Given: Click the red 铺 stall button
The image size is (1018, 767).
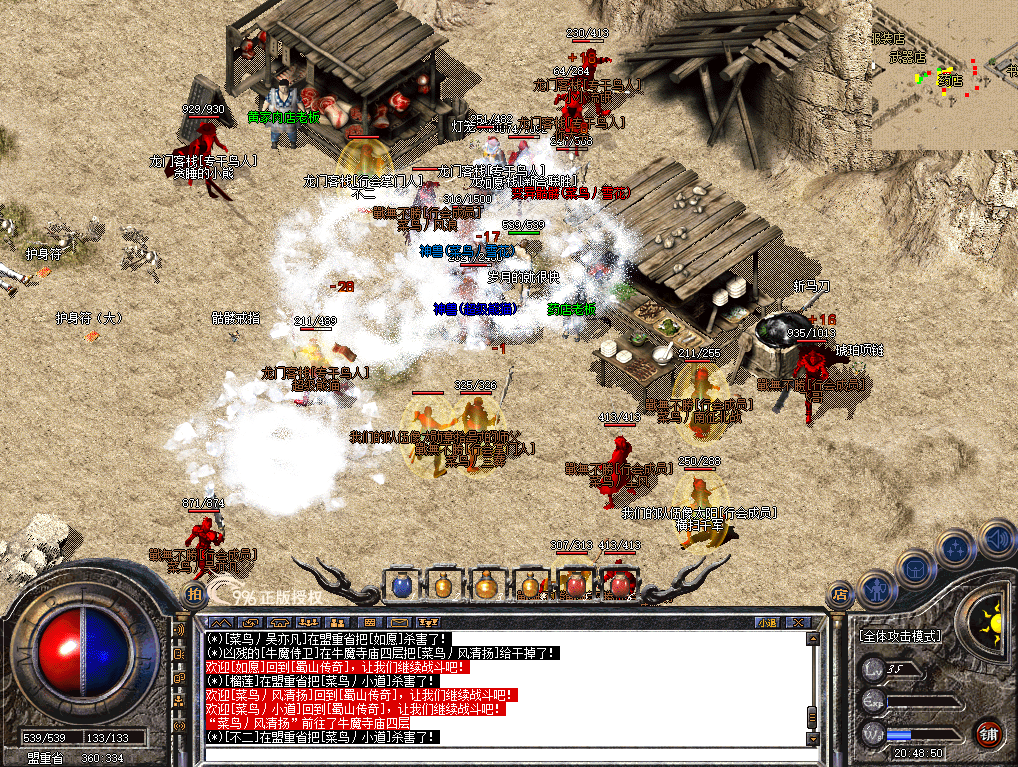Looking at the screenshot, I should [989, 732].
